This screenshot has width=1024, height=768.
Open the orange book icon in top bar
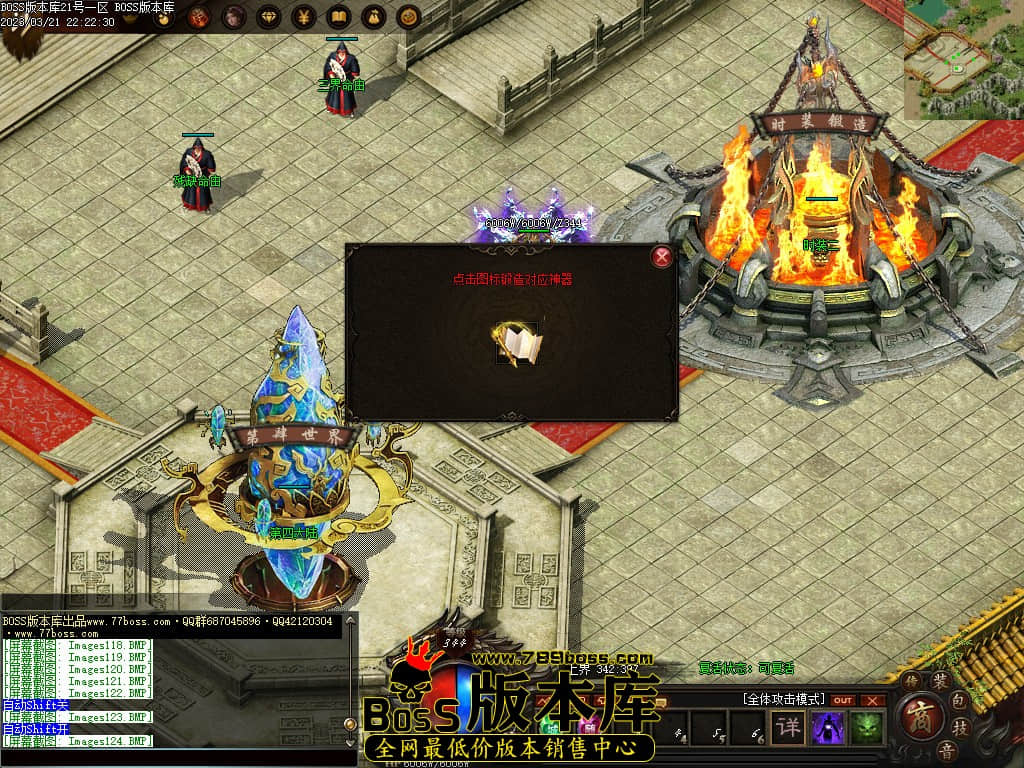point(339,17)
